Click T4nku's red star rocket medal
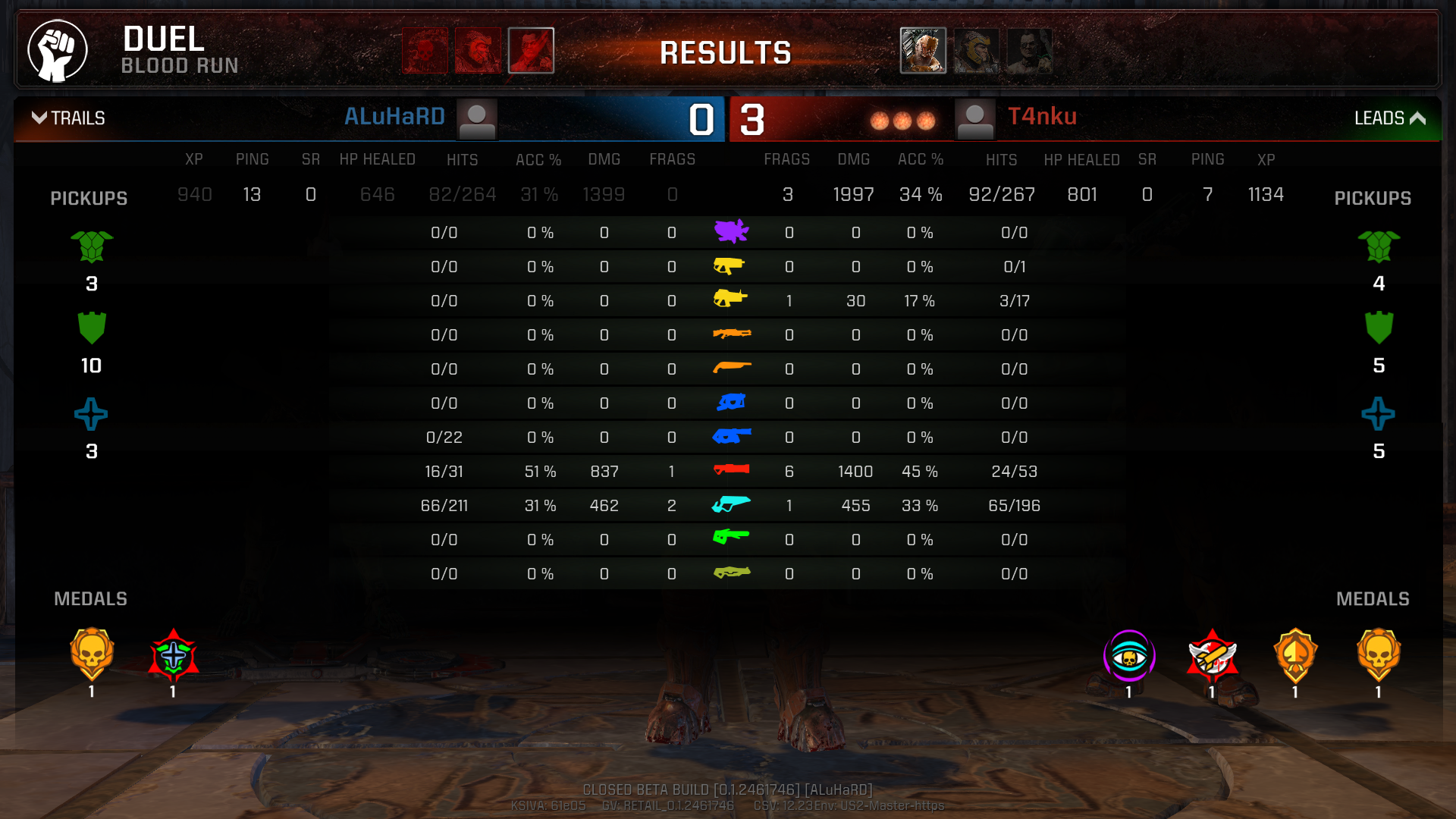1456x819 pixels. [1212, 655]
